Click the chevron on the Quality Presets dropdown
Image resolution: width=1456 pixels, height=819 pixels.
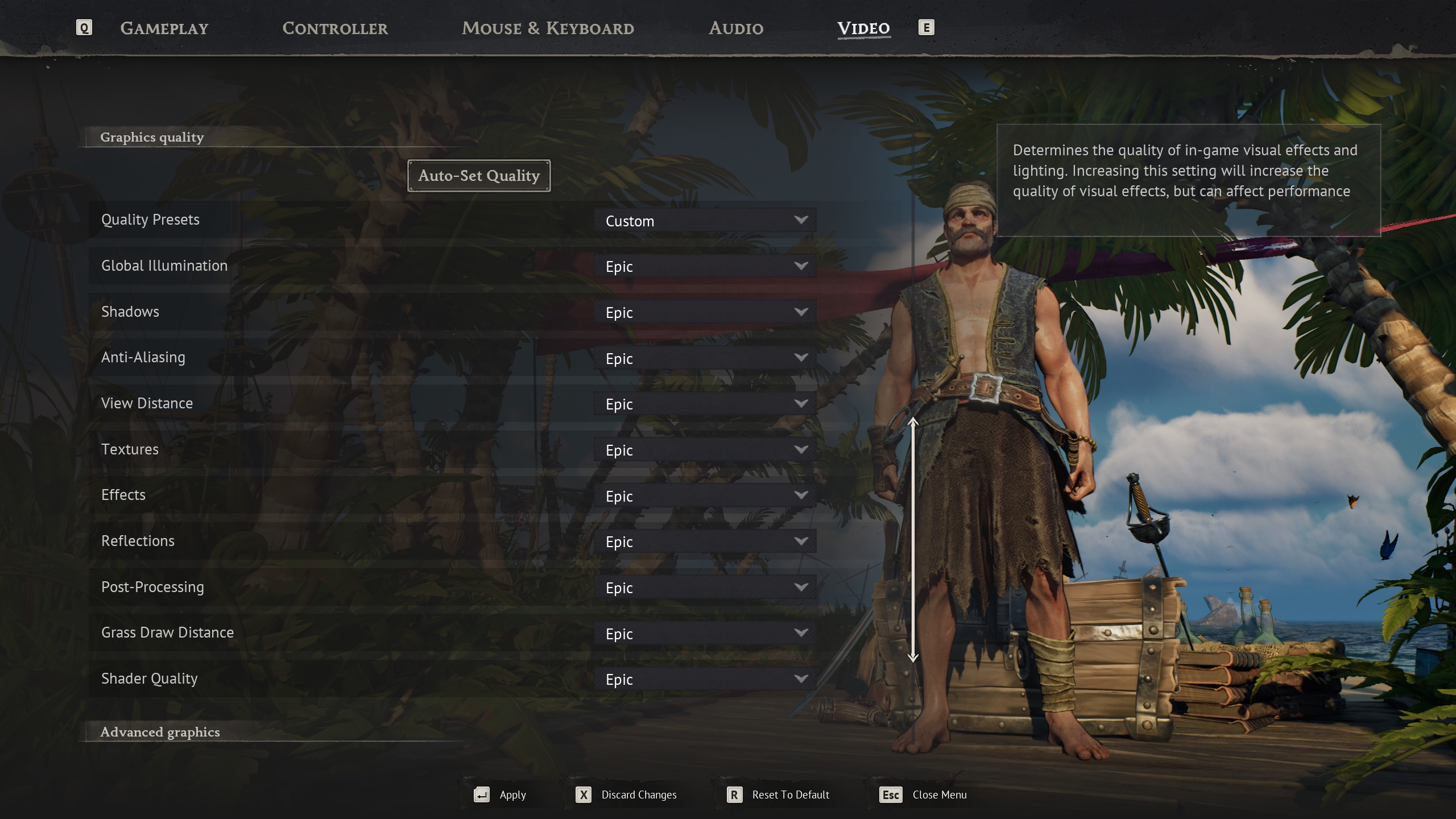click(802, 220)
